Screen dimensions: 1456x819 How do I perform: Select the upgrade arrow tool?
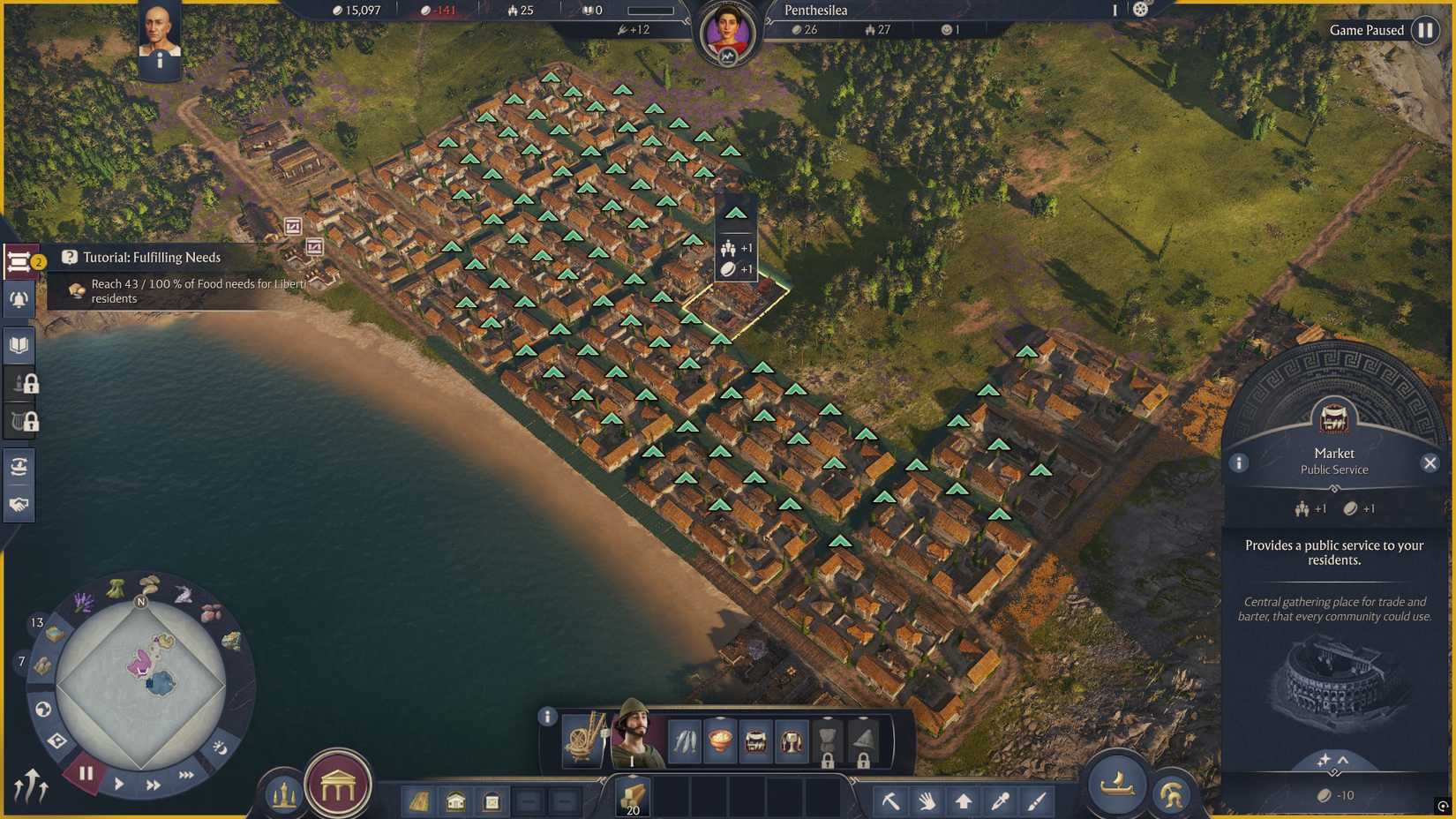964,799
